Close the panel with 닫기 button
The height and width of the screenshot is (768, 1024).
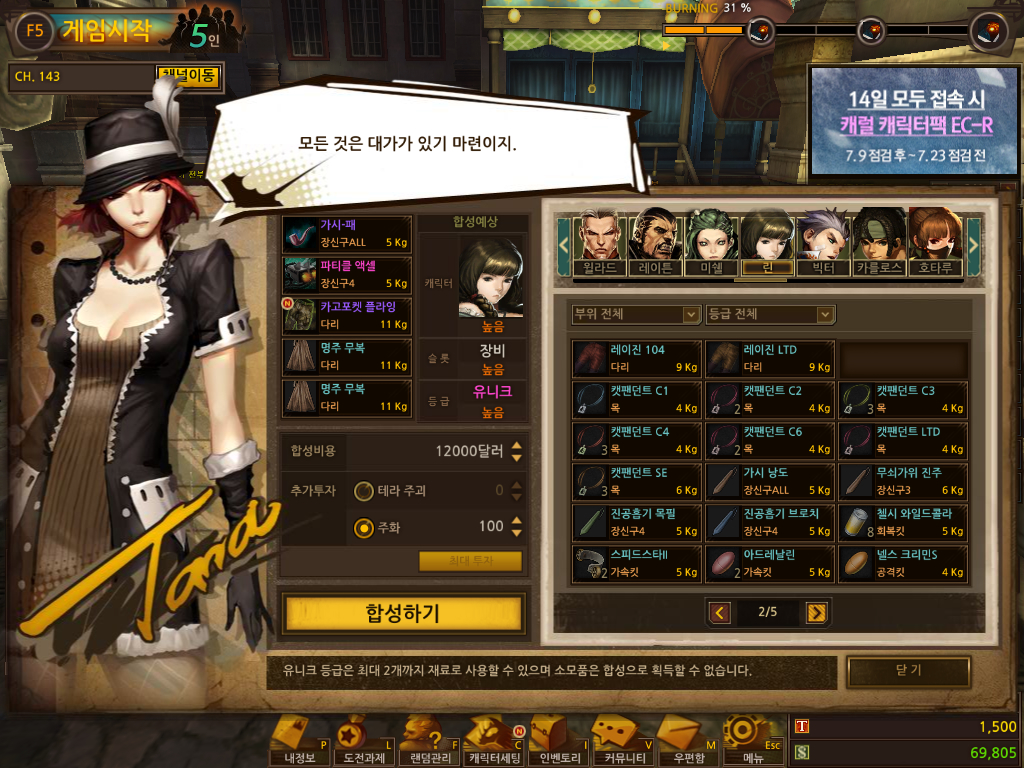[x=908, y=671]
